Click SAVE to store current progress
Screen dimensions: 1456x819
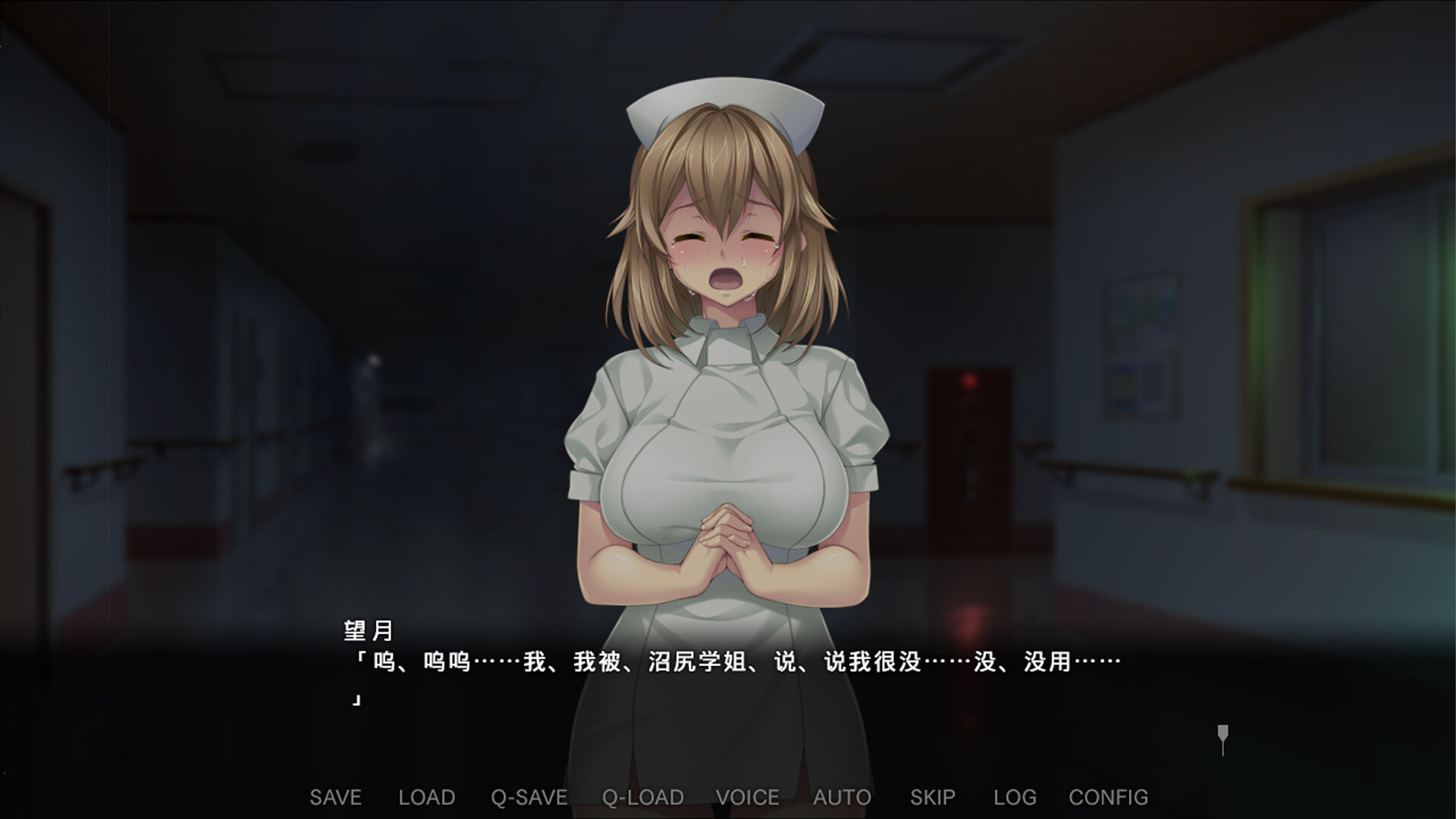click(337, 798)
